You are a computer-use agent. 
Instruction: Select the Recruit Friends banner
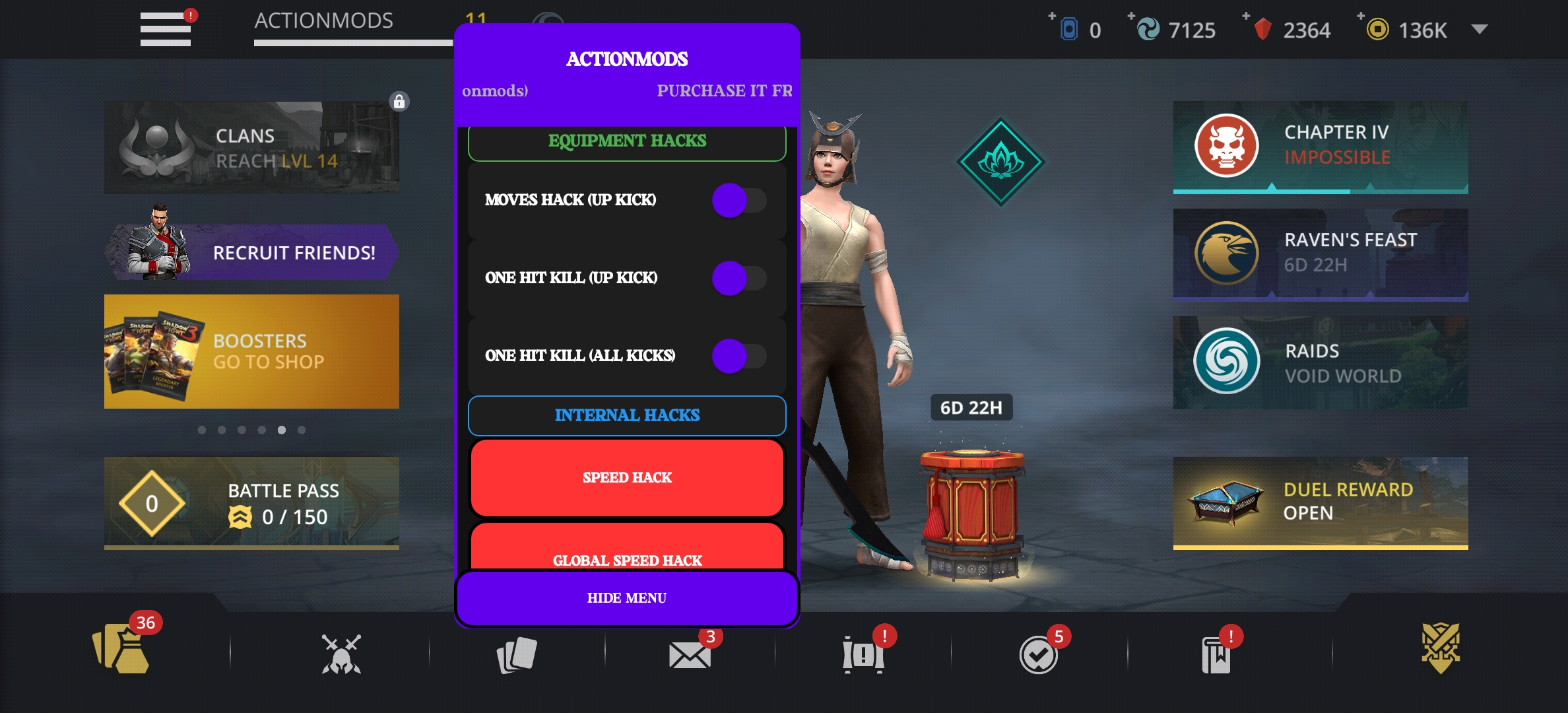click(251, 252)
